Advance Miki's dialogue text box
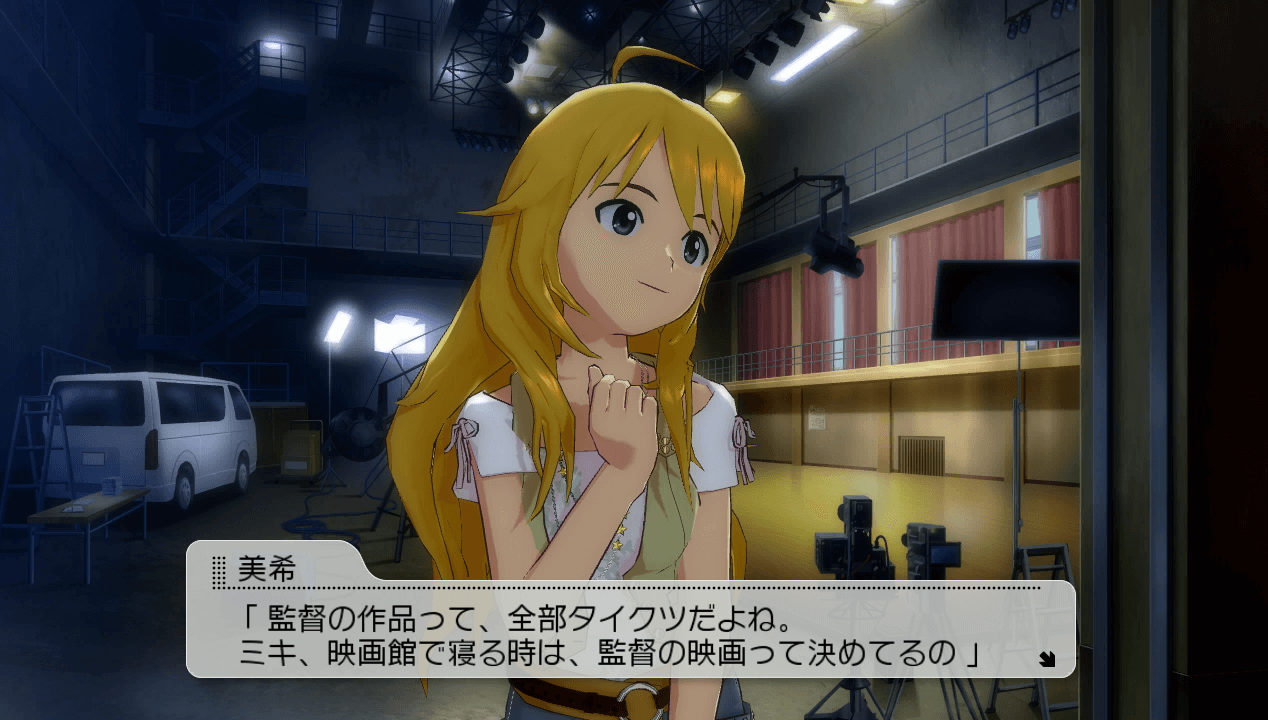Viewport: 1268px width, 720px height. pyautogui.click(x=630, y=630)
